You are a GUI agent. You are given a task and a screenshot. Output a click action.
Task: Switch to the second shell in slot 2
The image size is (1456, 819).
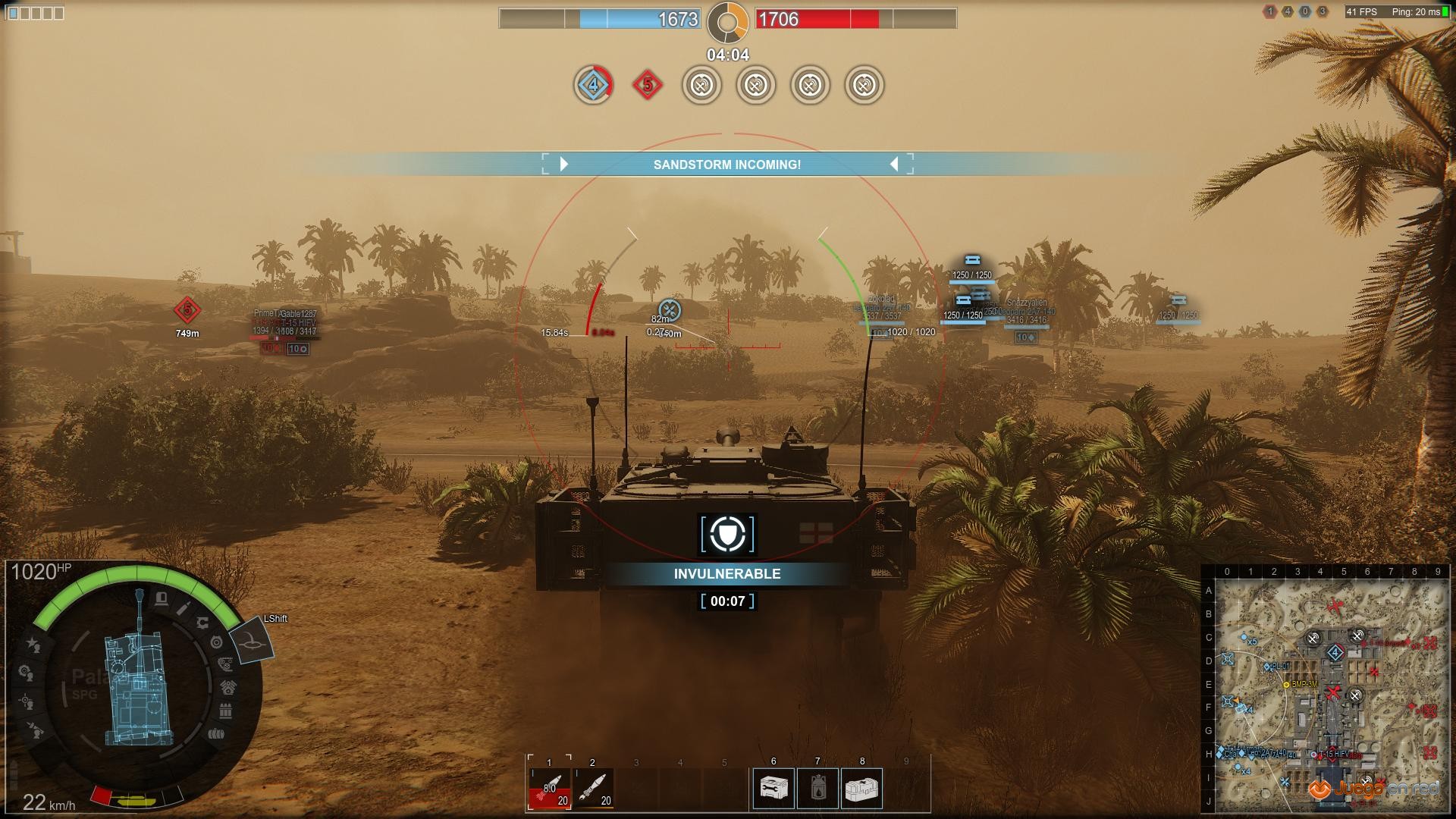pos(593,789)
